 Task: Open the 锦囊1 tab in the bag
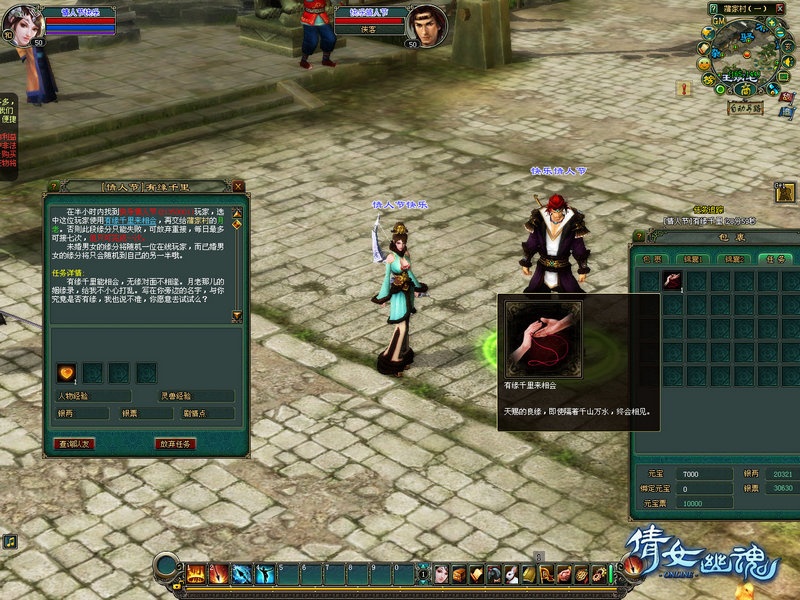pos(692,258)
